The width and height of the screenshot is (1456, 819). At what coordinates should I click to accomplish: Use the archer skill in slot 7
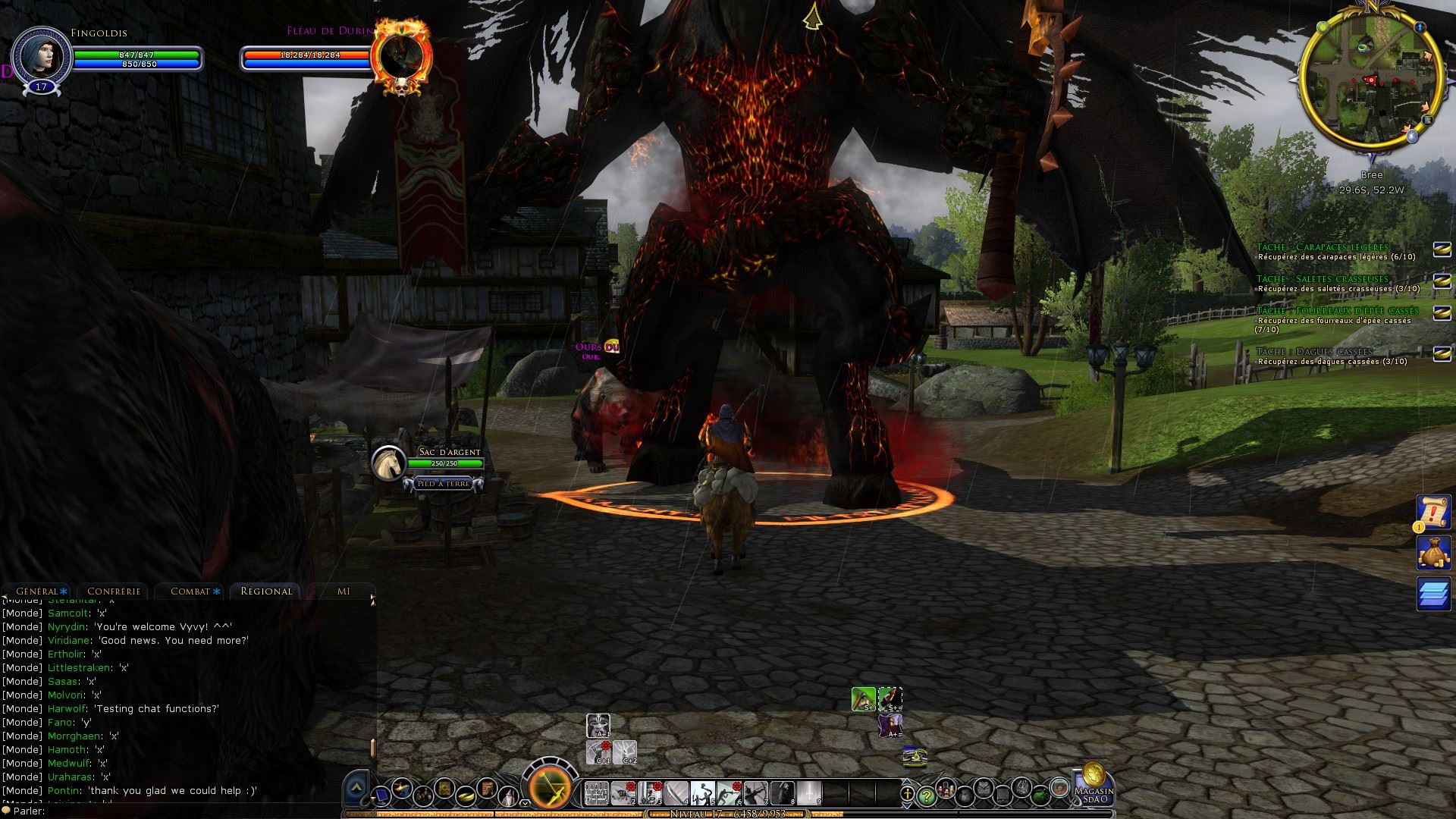[755, 793]
